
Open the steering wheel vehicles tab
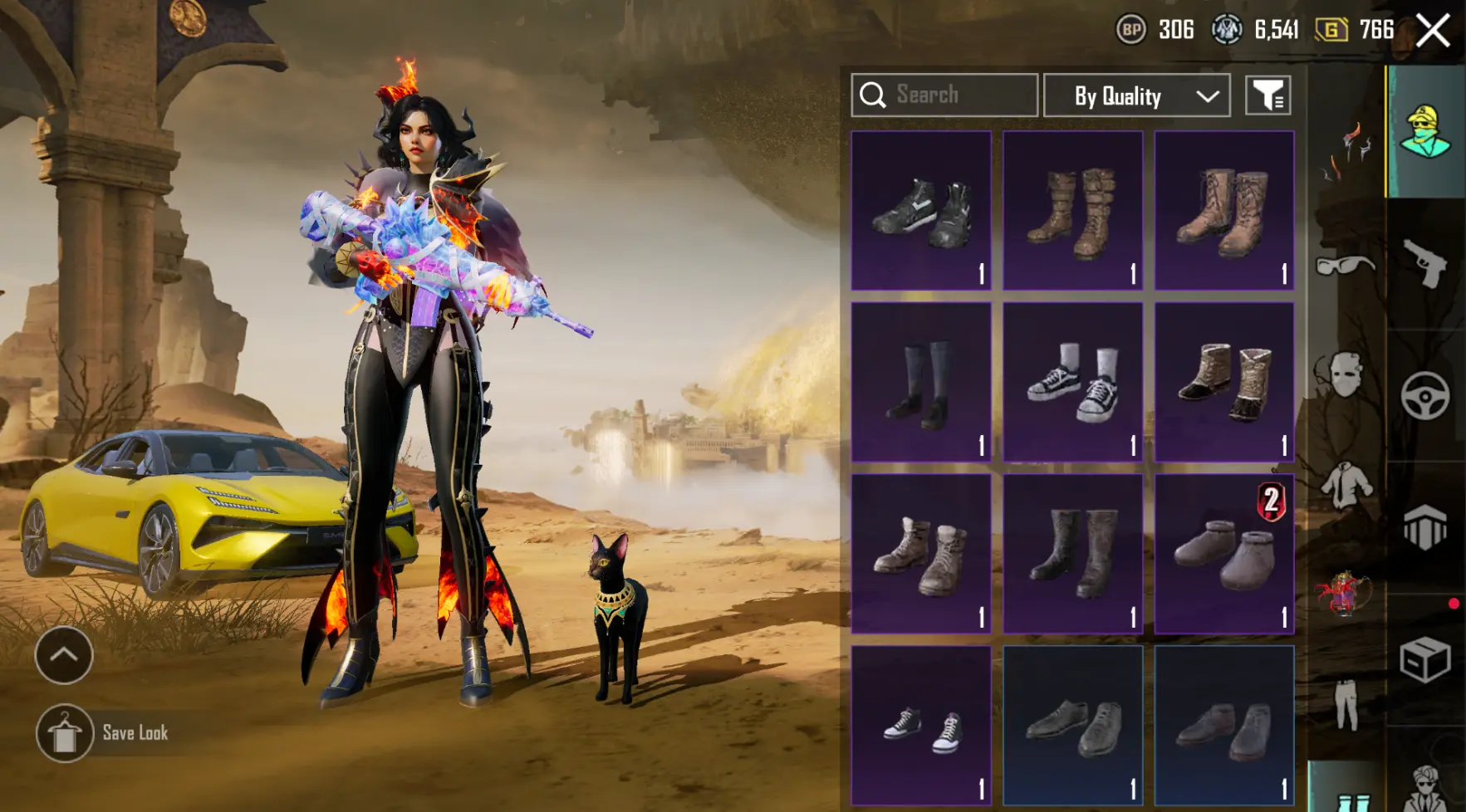(1425, 396)
